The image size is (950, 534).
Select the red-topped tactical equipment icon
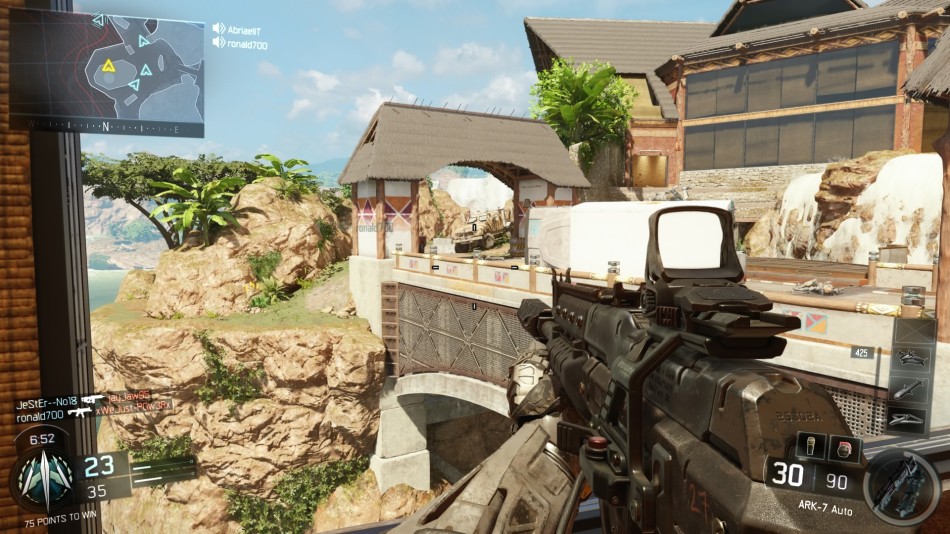point(843,447)
